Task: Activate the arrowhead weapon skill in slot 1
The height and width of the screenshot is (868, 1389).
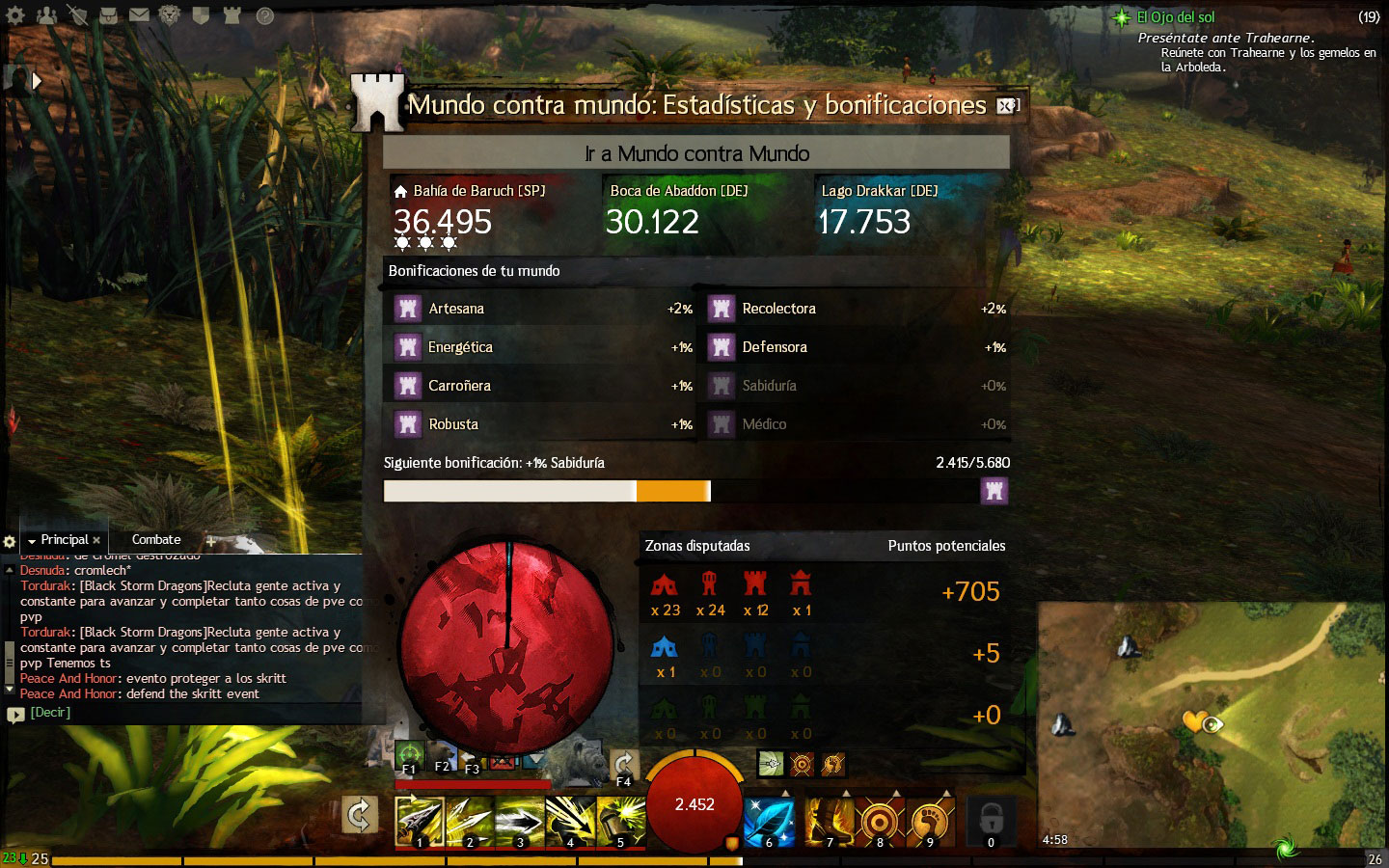Action: point(420,822)
